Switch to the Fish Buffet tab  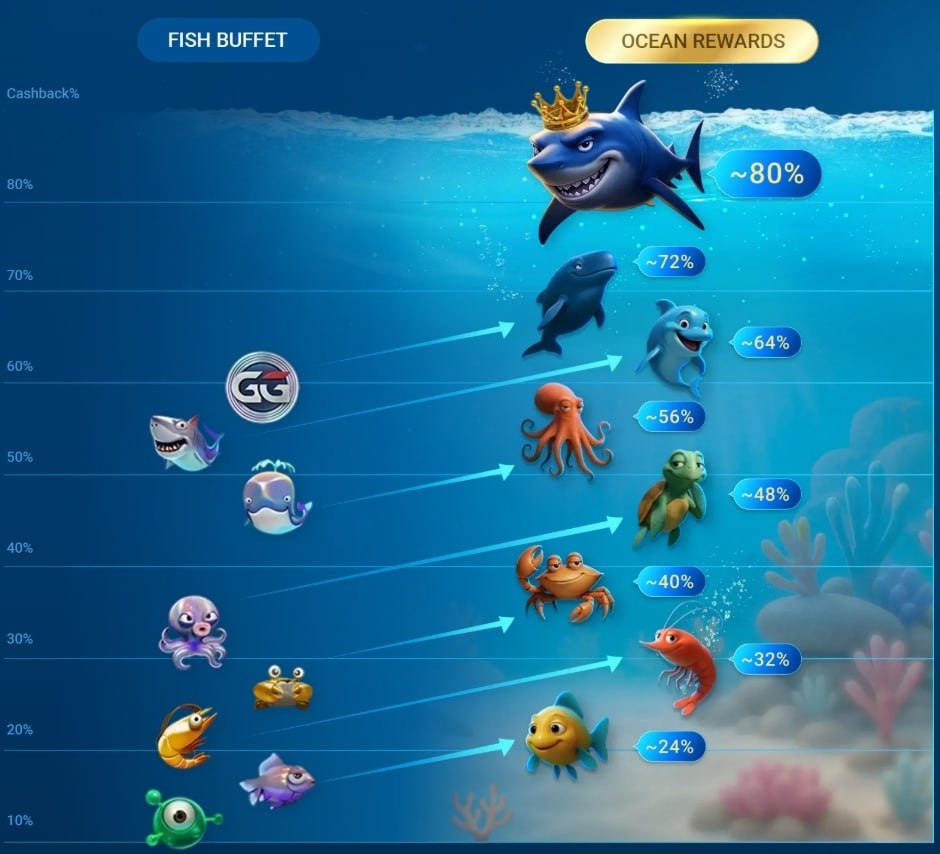pyautogui.click(x=228, y=41)
